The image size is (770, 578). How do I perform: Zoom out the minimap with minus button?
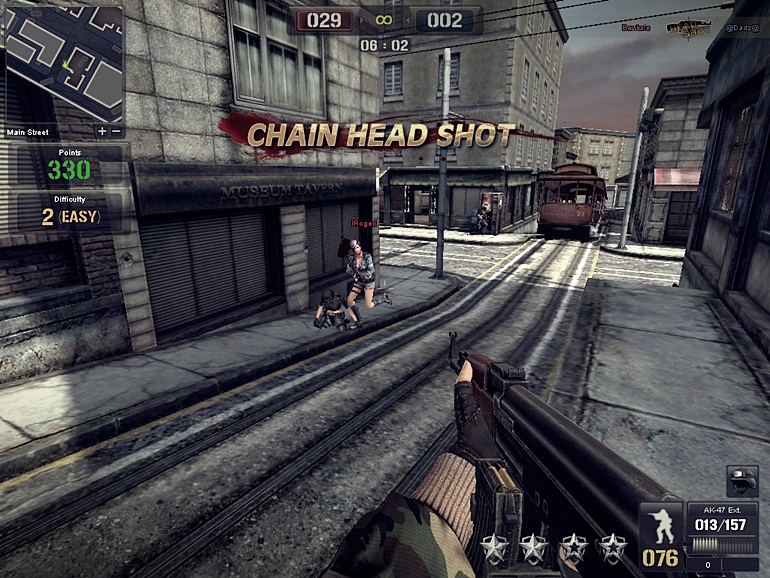tap(116, 131)
